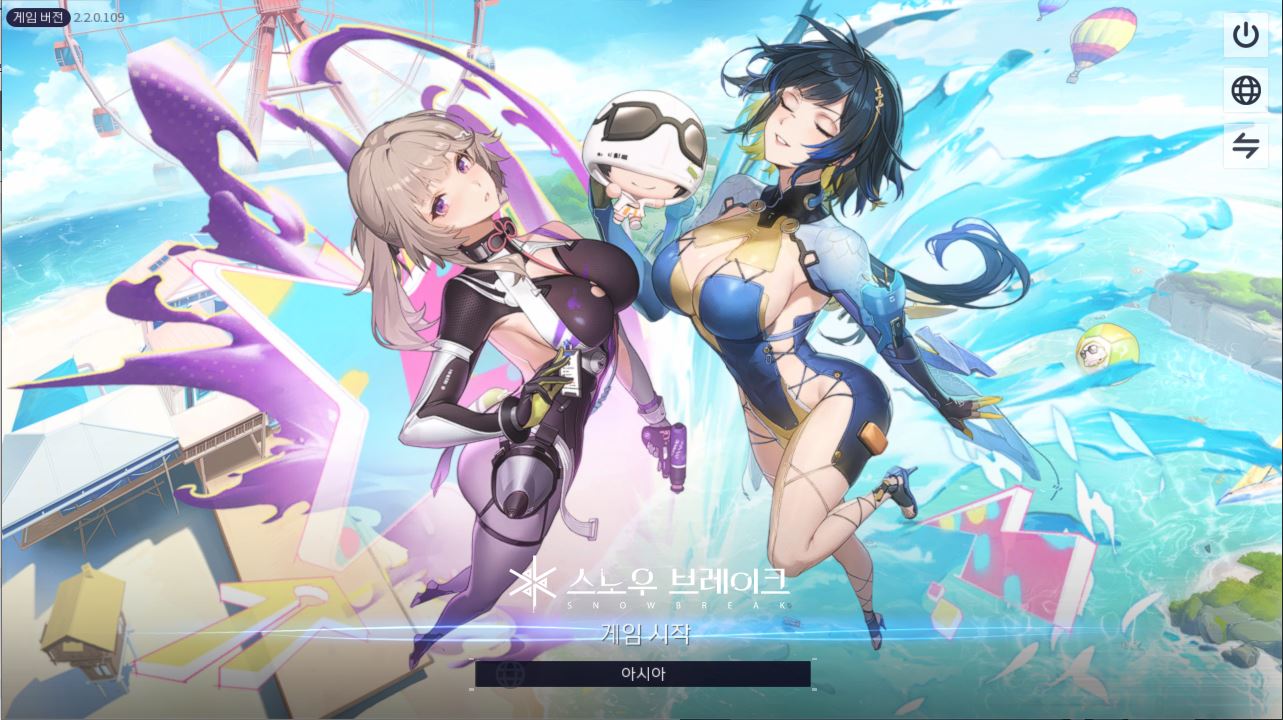Open the 아시아 server selector
1283x720 pixels.
(643, 674)
